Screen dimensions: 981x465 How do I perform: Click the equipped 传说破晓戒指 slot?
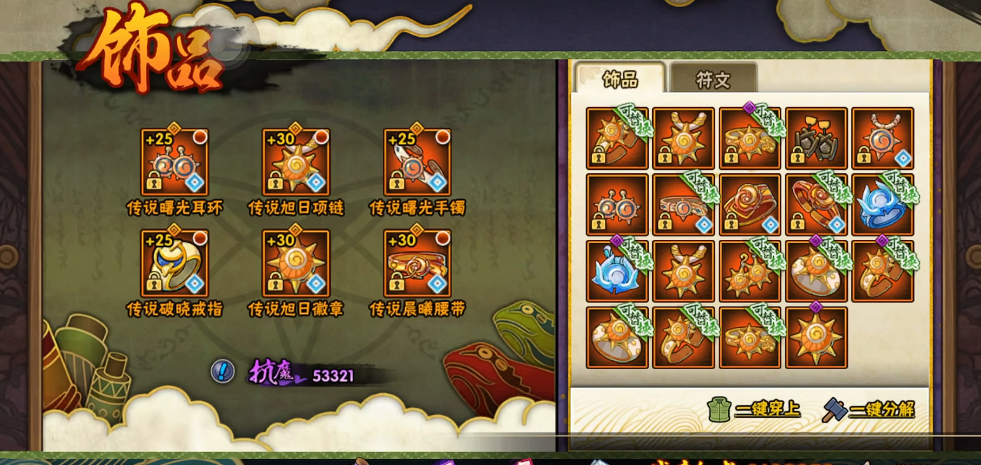point(174,263)
